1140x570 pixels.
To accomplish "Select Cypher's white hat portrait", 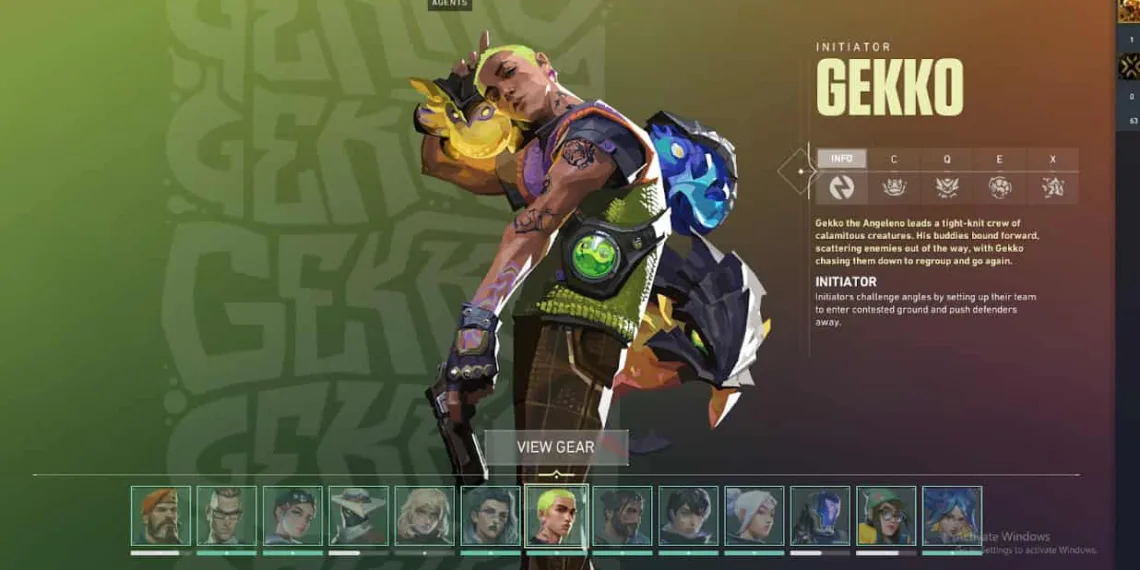I will pyautogui.click(x=359, y=516).
